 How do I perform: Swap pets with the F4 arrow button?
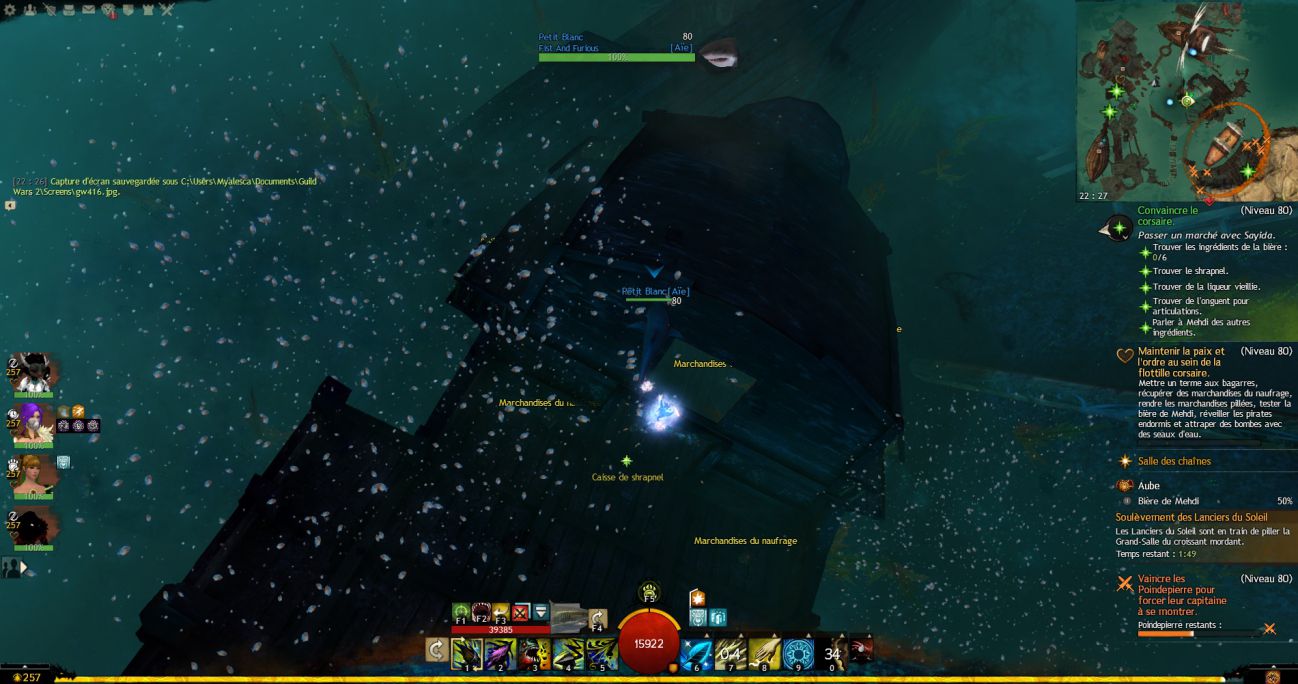tap(598, 618)
